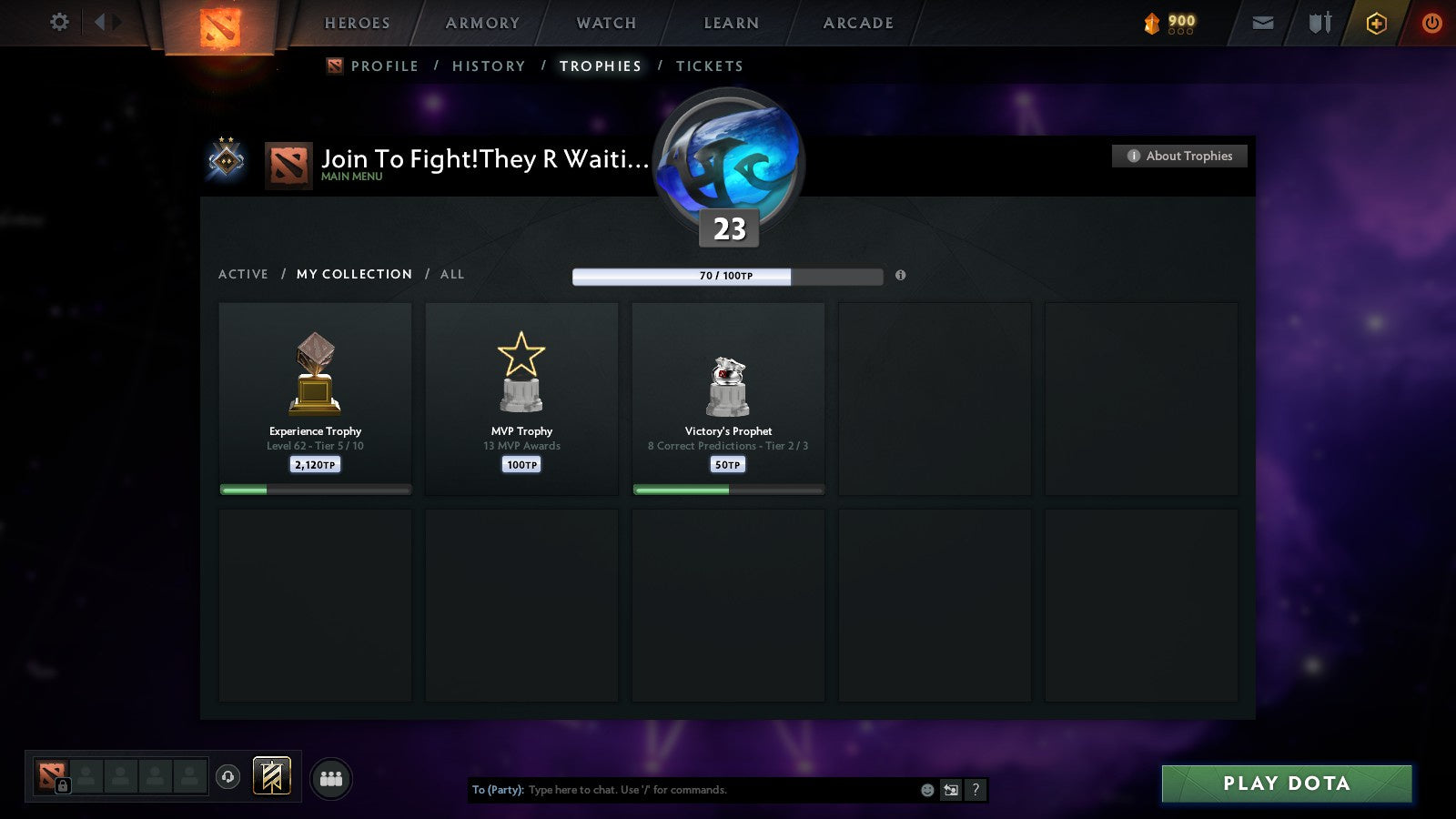
Task: Click the 70/100TP trophy progress bar
Action: [726, 275]
